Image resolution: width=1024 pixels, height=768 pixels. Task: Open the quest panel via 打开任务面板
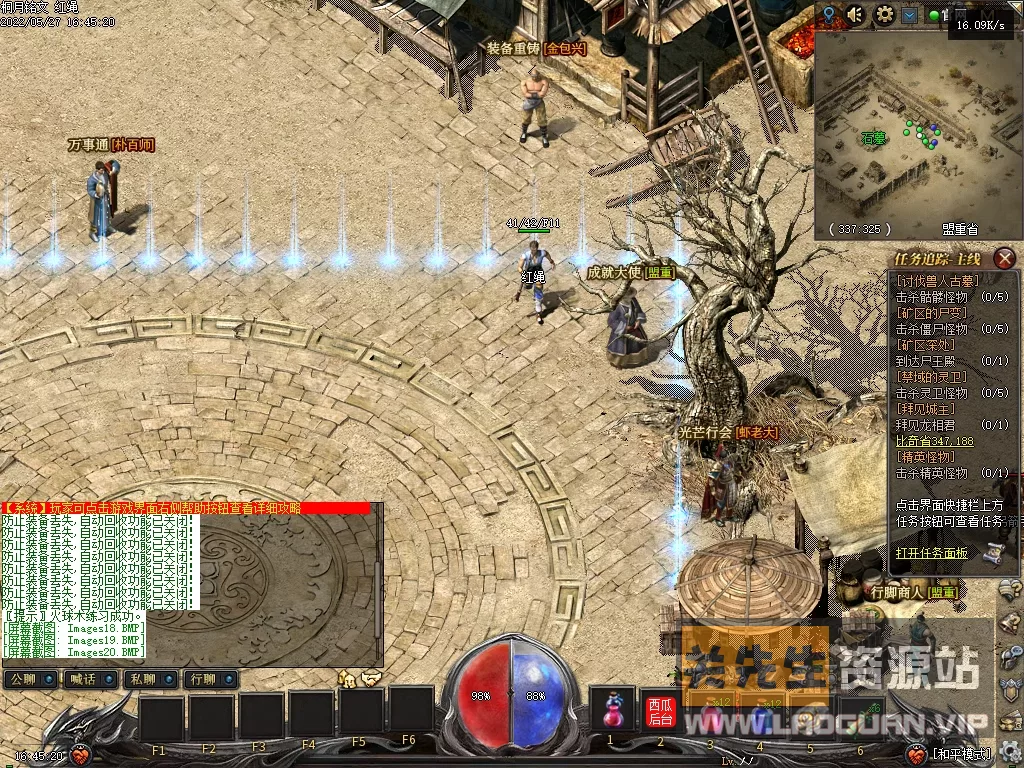pyautogui.click(x=931, y=552)
